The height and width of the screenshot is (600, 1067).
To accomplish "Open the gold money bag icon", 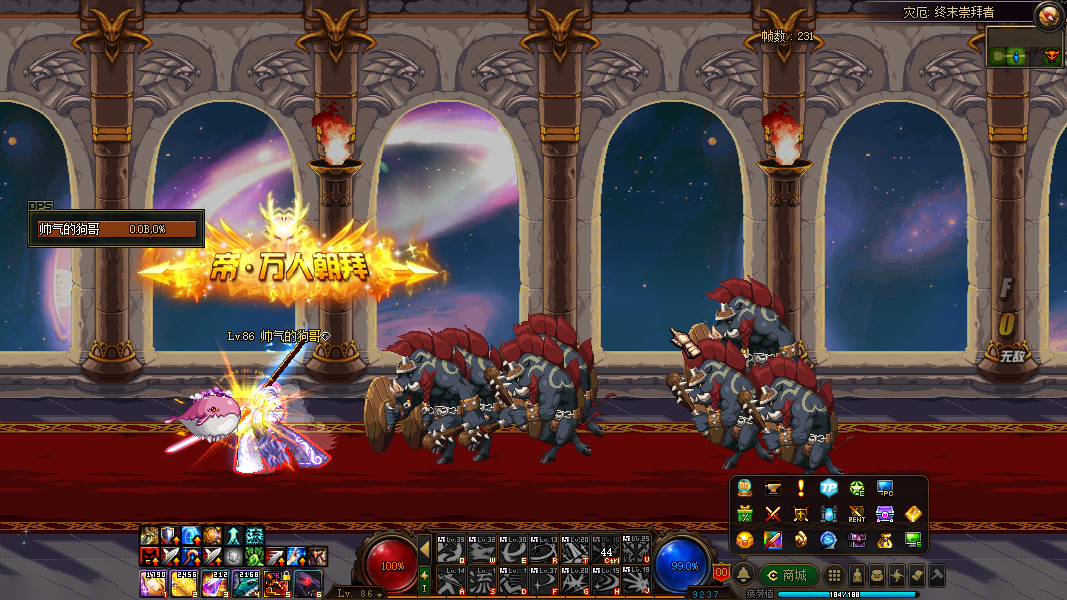I will 884,540.
